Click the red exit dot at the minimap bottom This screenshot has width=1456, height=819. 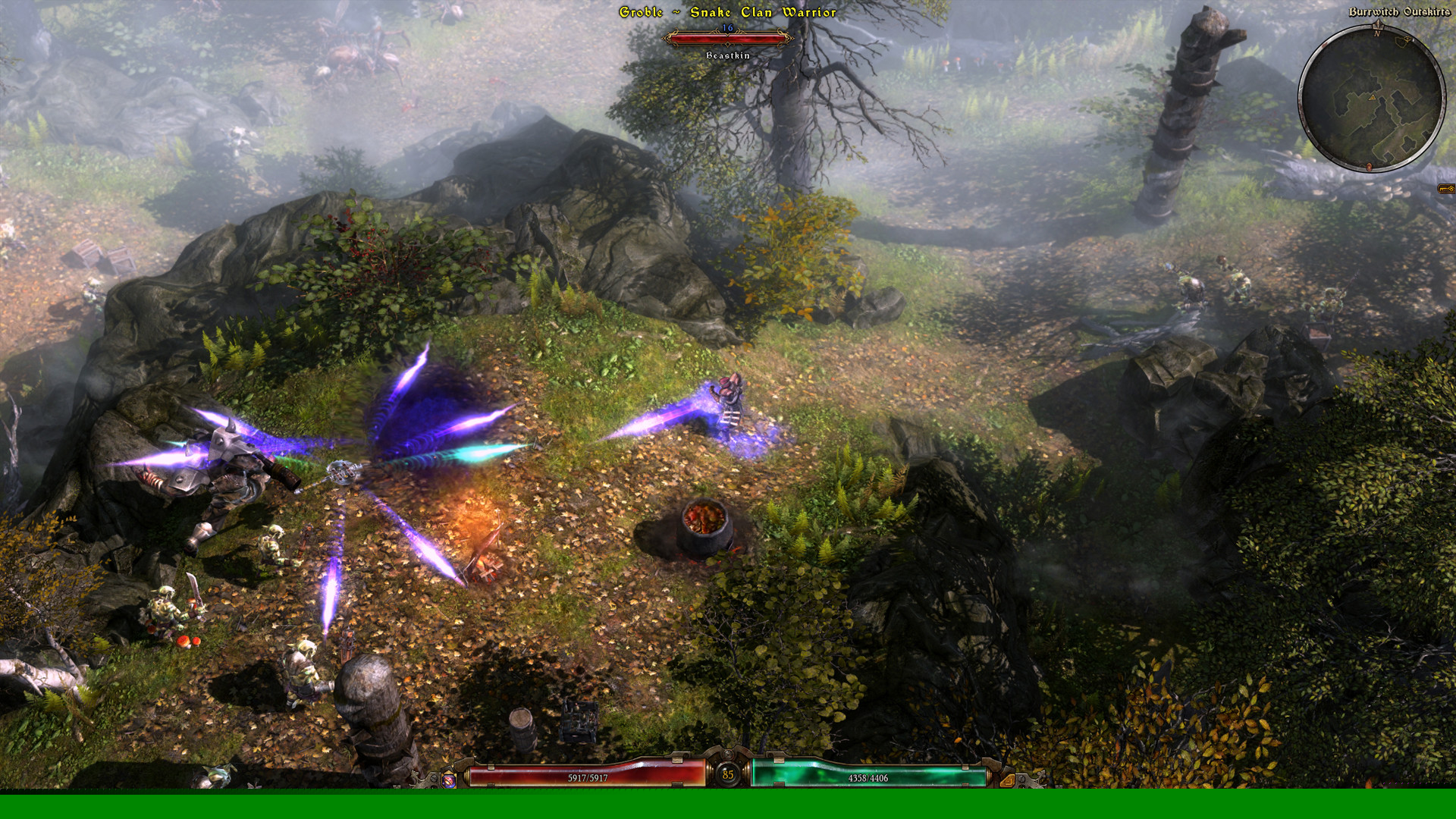[x=1369, y=167]
